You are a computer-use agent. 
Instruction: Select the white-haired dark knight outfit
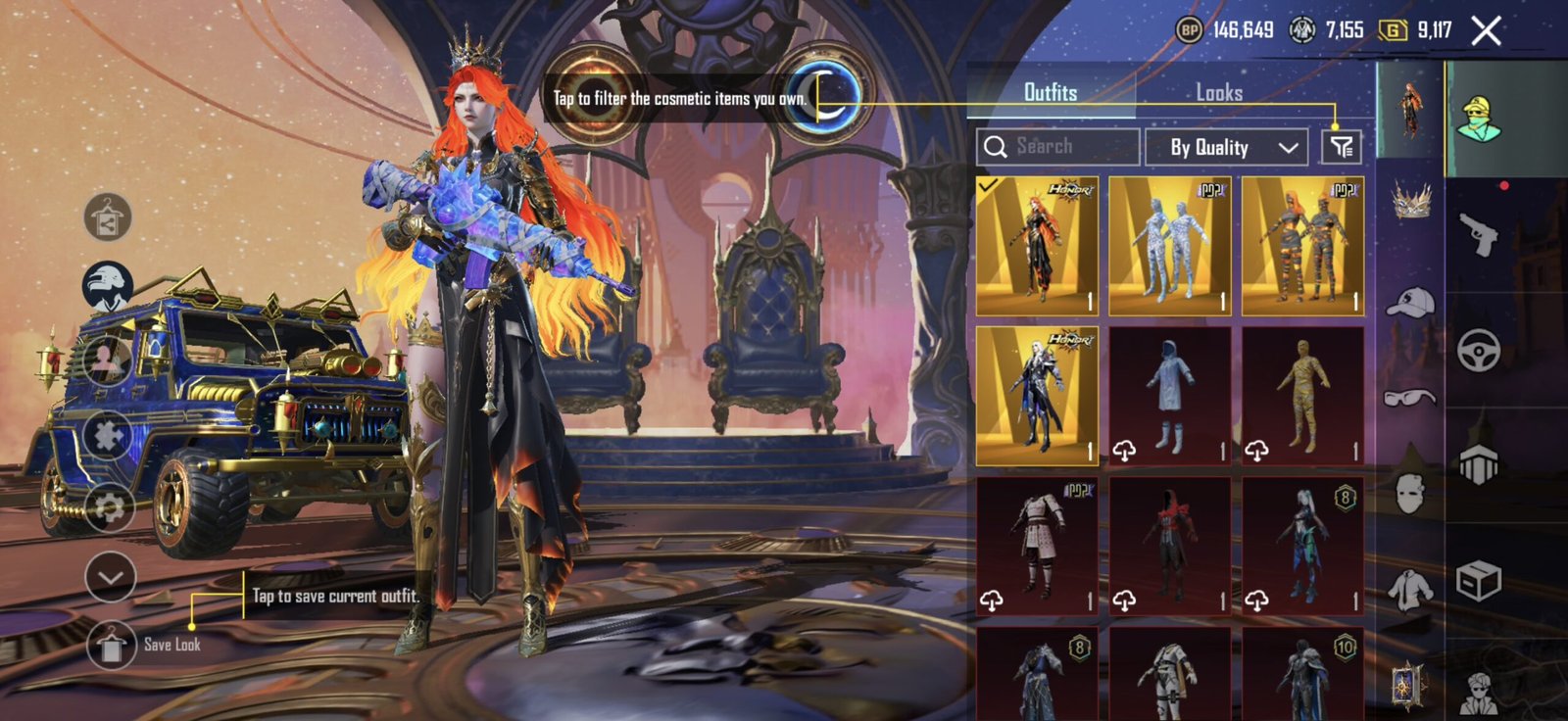[x=1037, y=396]
